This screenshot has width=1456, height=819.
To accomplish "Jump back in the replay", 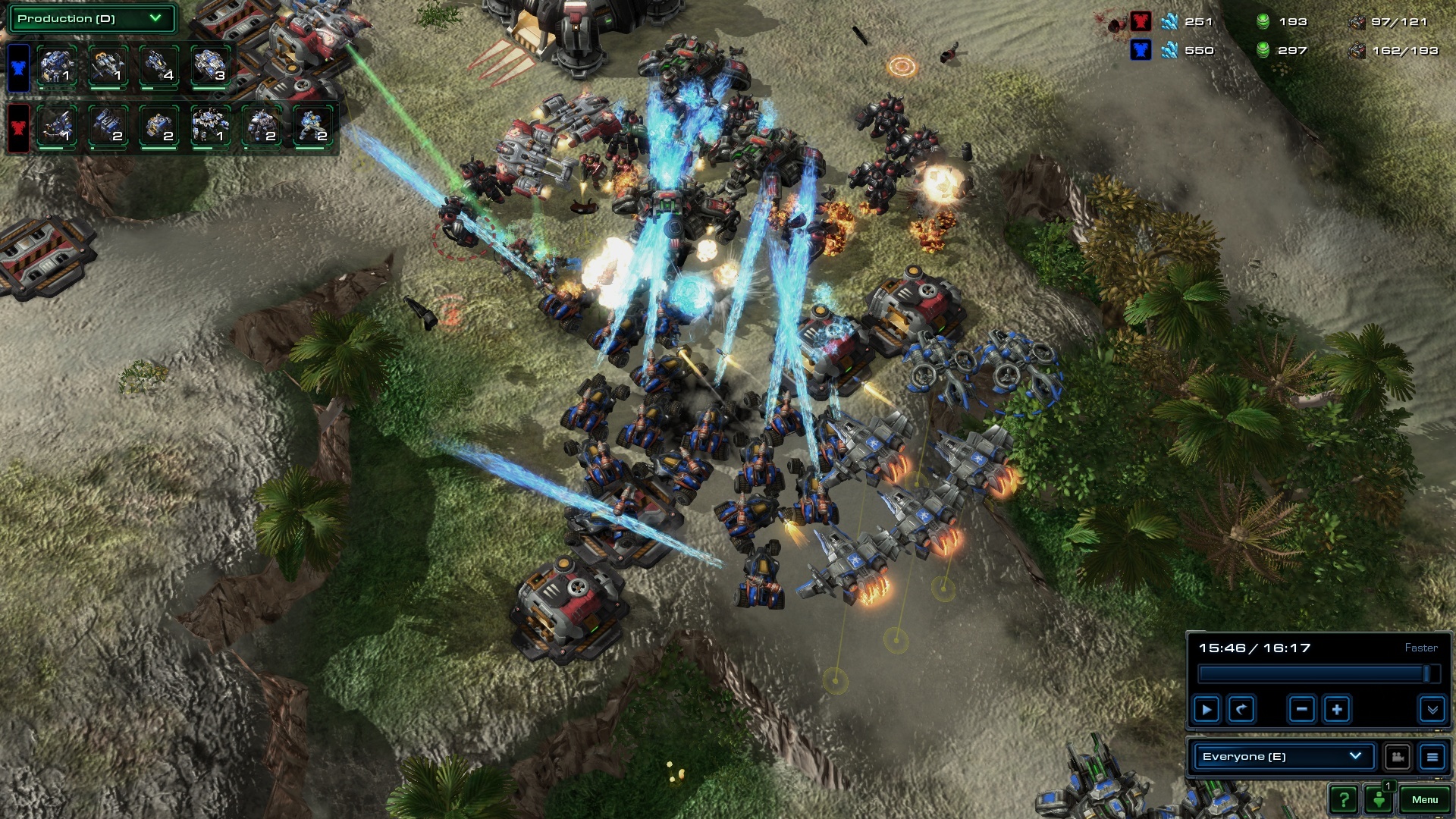I will (x=1241, y=710).
